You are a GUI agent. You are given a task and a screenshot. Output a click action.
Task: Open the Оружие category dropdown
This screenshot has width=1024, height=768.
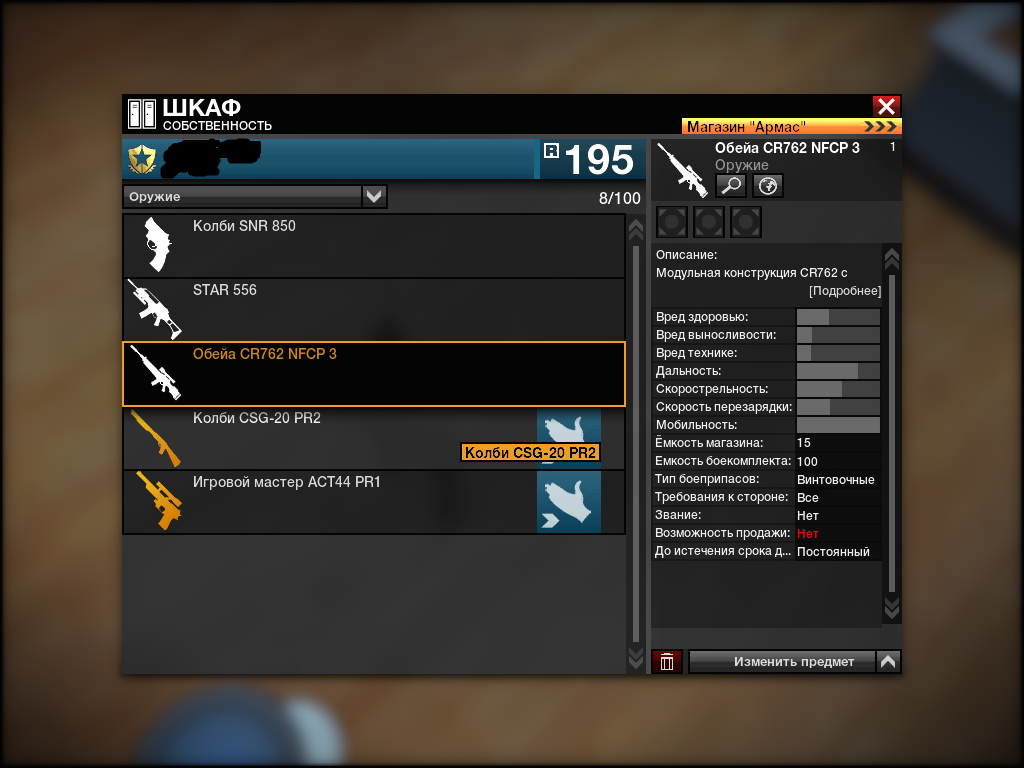[x=373, y=196]
